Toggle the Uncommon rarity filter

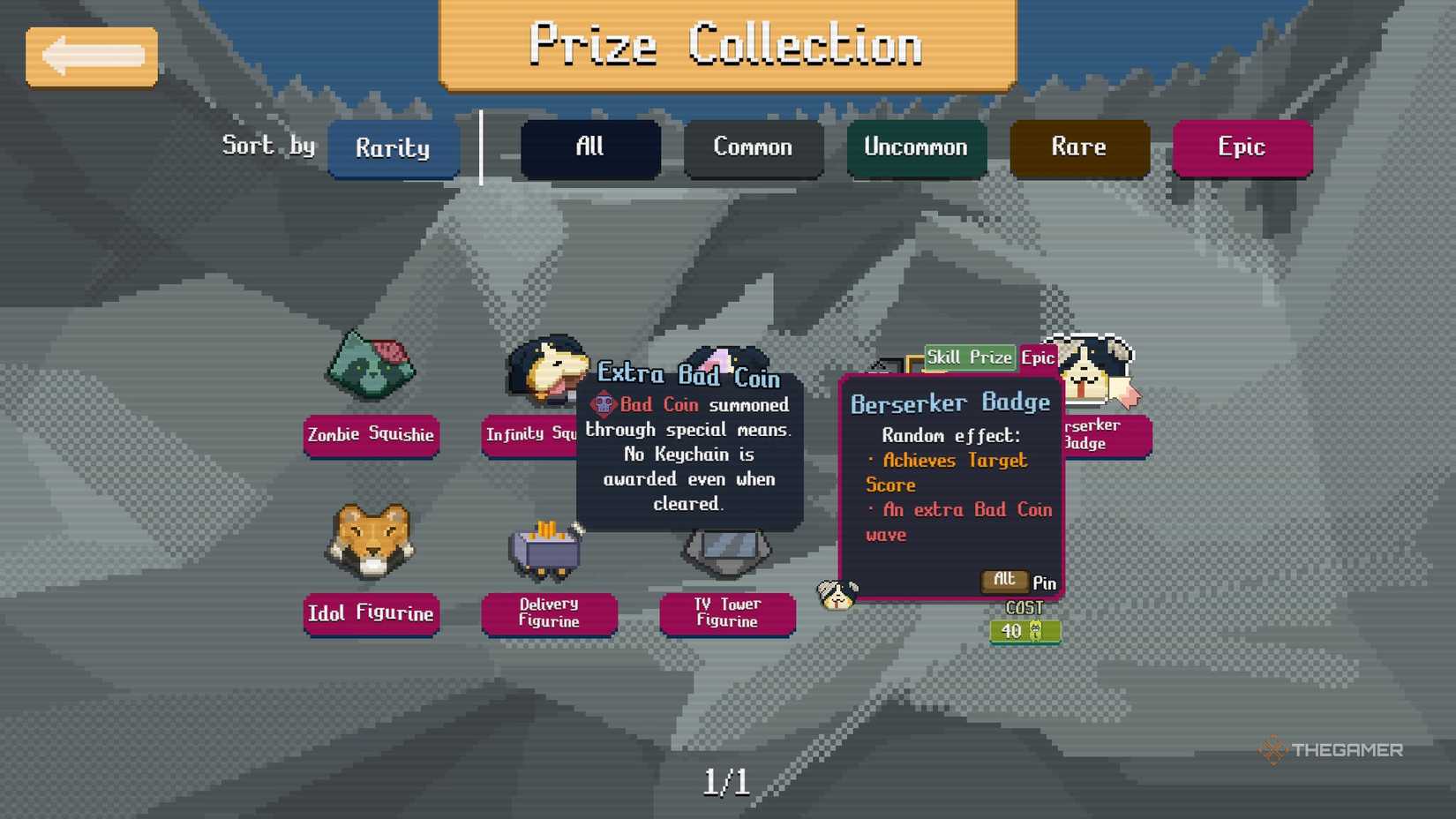tap(916, 147)
